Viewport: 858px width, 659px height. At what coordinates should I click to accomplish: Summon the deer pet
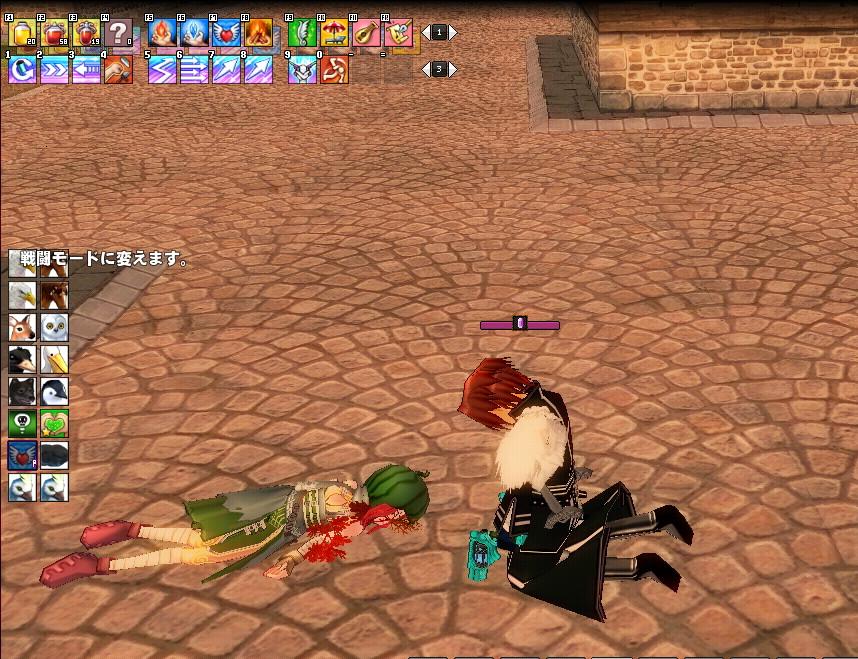(x=22, y=327)
